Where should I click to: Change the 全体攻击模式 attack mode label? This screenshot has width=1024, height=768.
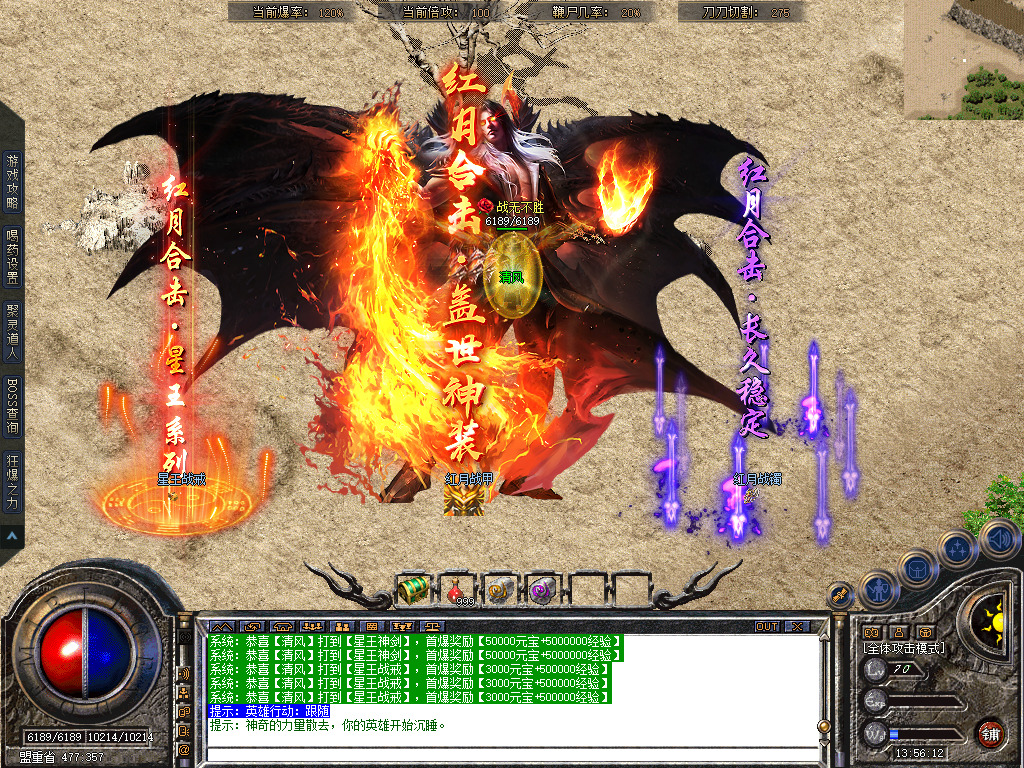pos(904,648)
